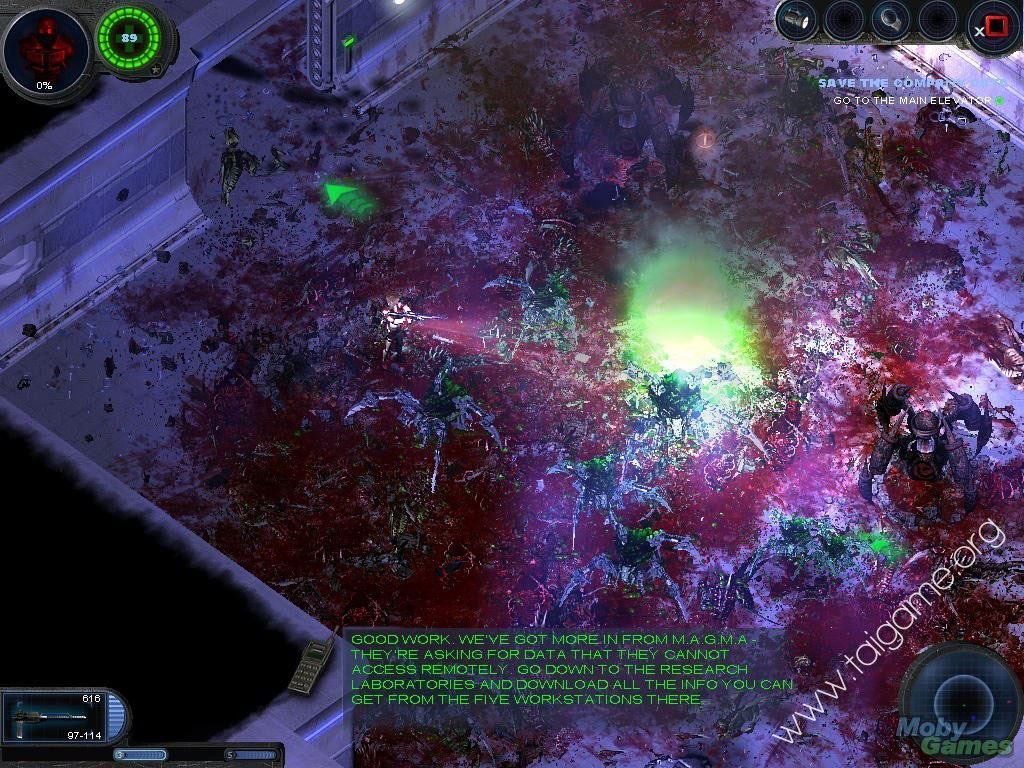
Task: Click the red square lives icon
Action: (x=995, y=27)
